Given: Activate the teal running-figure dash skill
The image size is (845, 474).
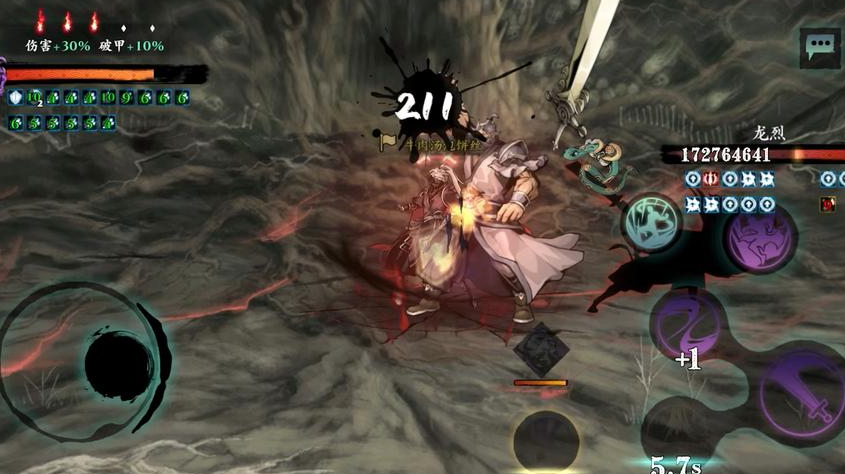Looking at the screenshot, I should tap(651, 222).
